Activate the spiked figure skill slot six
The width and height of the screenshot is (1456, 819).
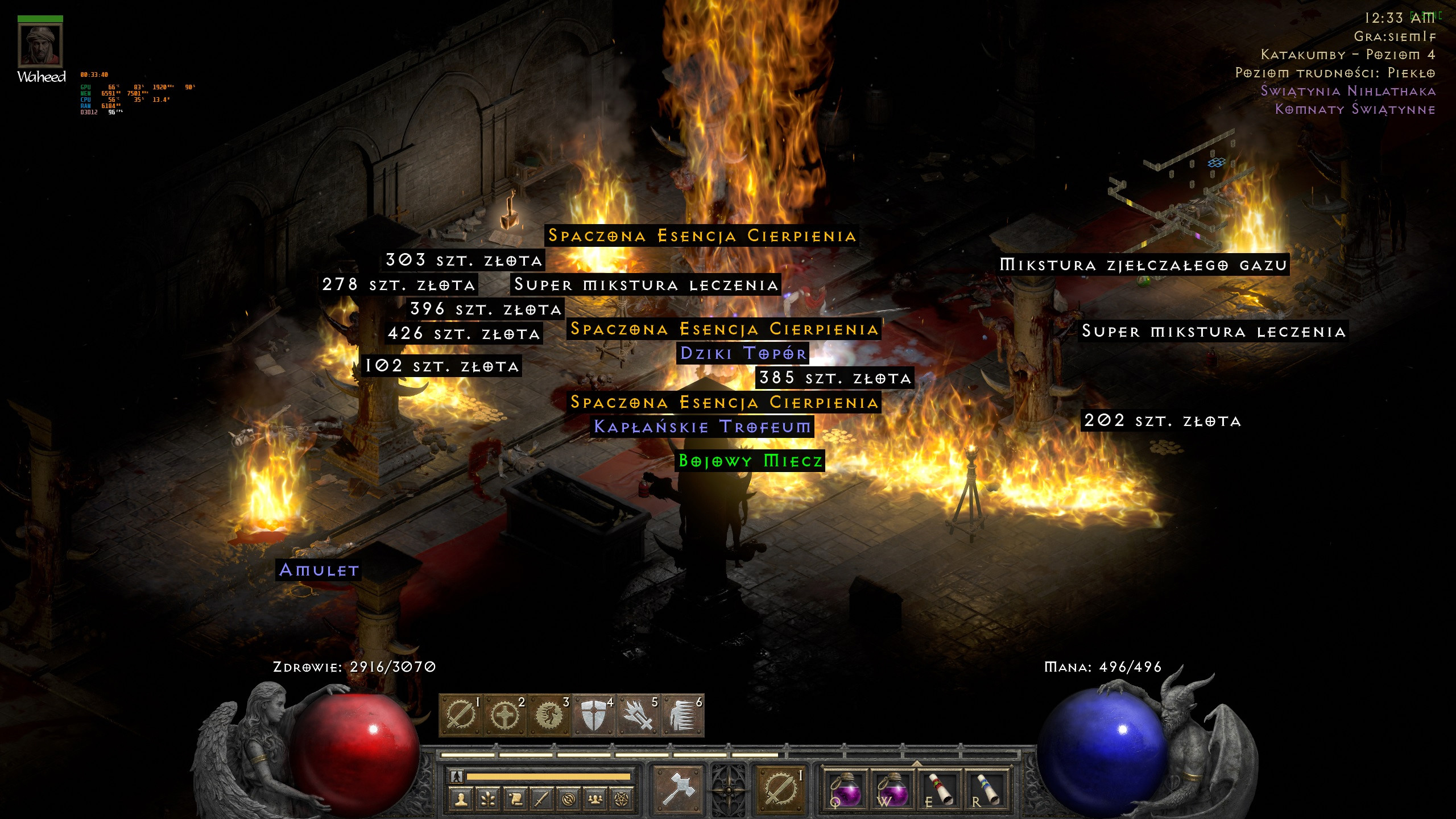click(682, 715)
